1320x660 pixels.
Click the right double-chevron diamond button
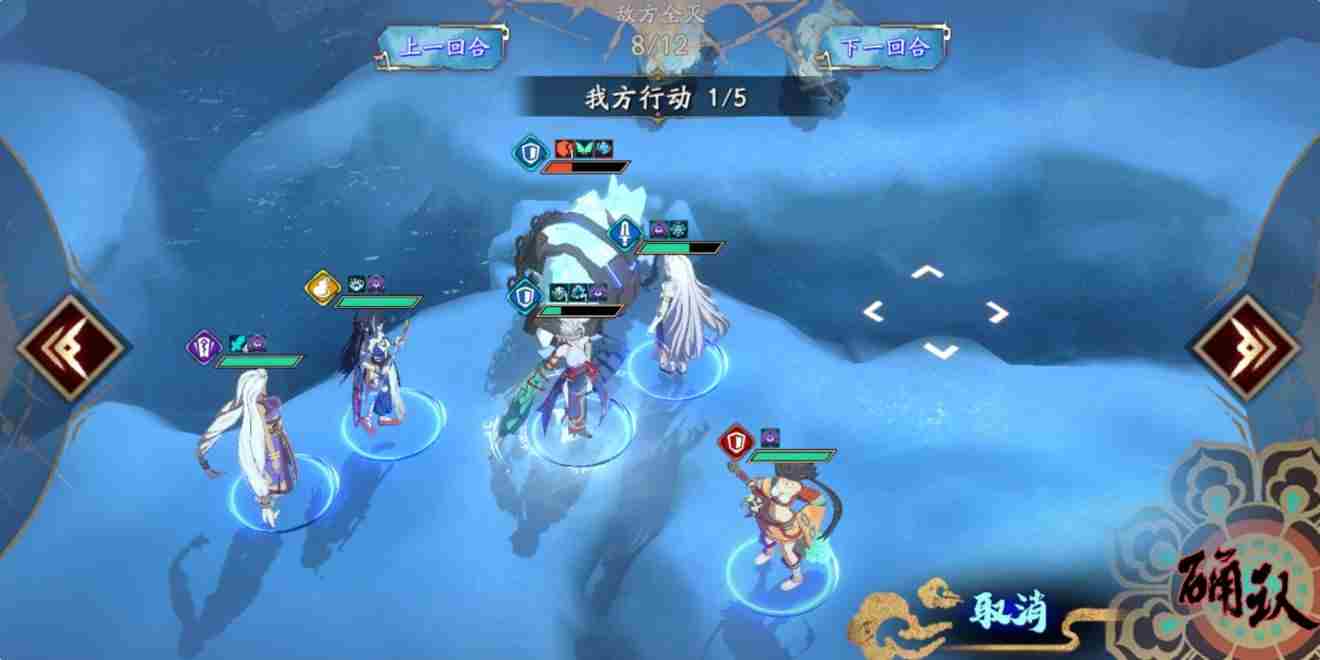tap(1245, 347)
